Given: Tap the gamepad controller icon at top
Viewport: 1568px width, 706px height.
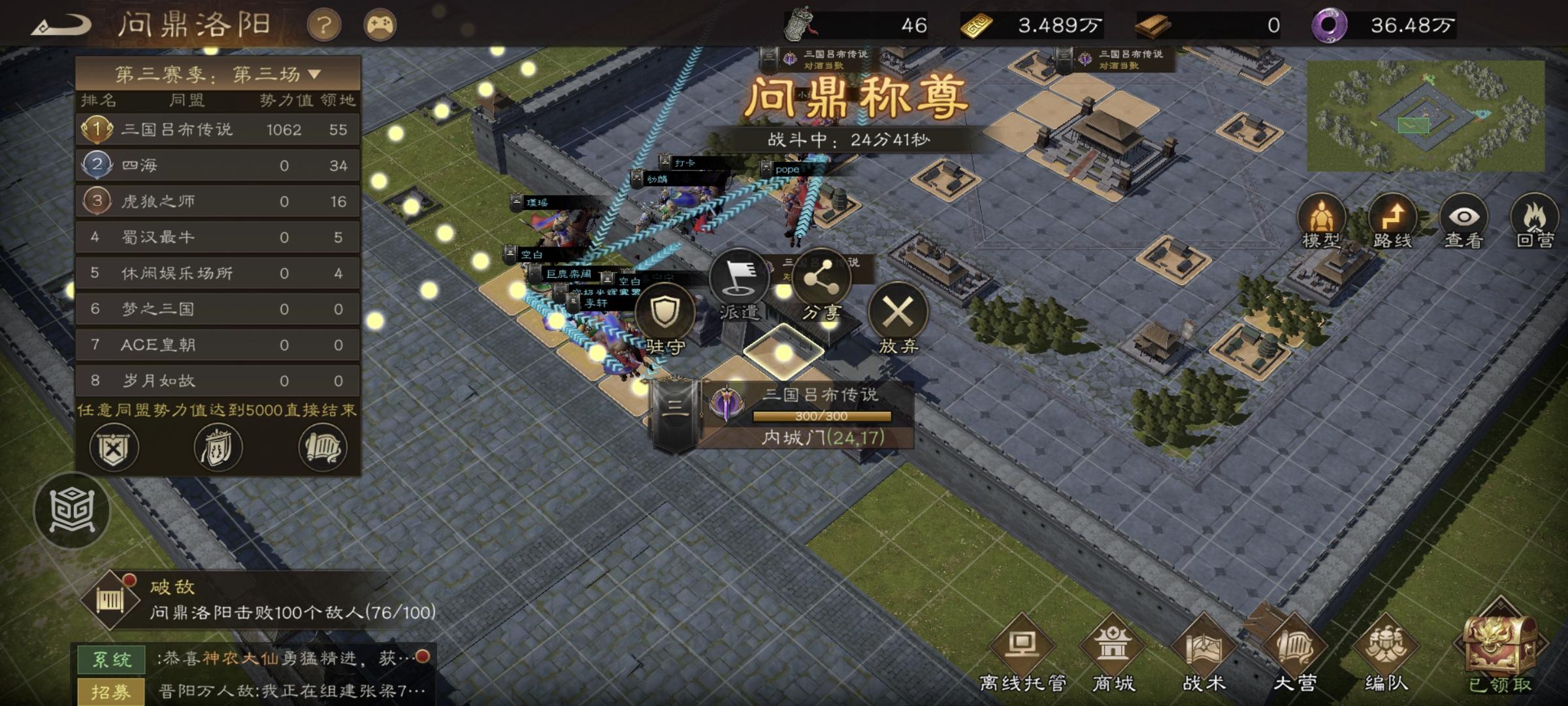Looking at the screenshot, I should [x=381, y=24].
